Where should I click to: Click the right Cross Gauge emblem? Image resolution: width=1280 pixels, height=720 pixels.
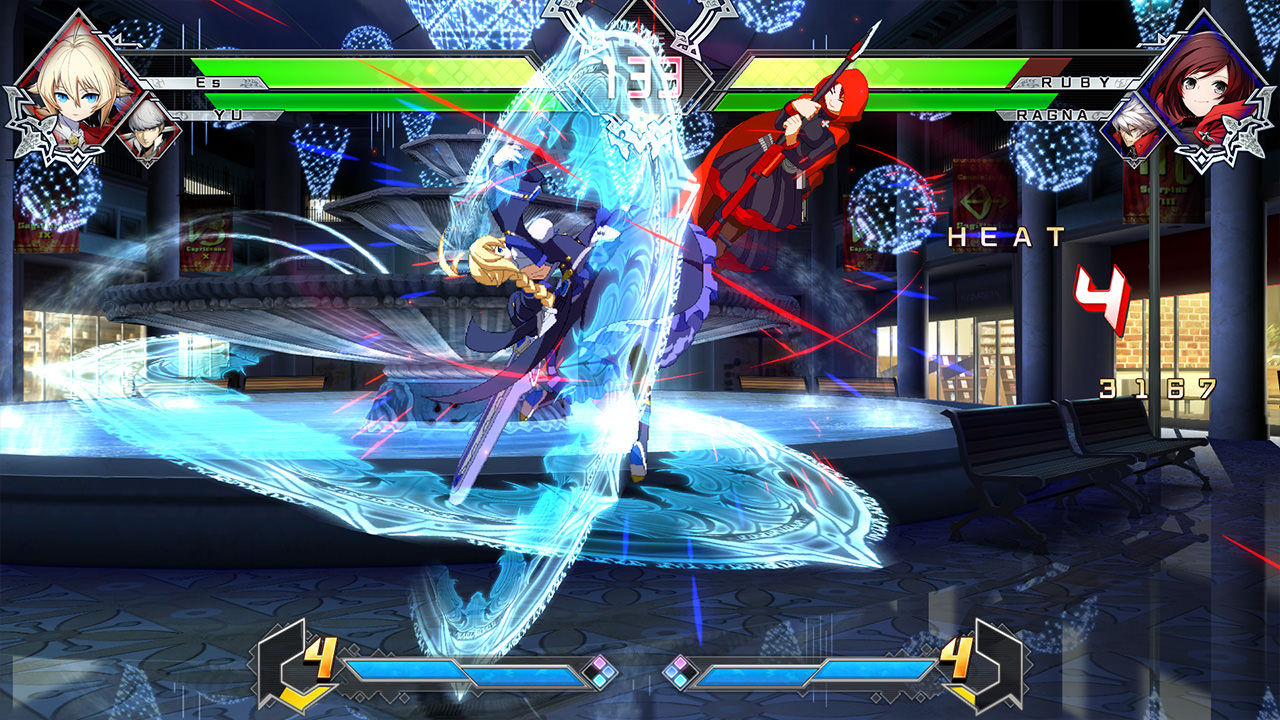click(995, 660)
